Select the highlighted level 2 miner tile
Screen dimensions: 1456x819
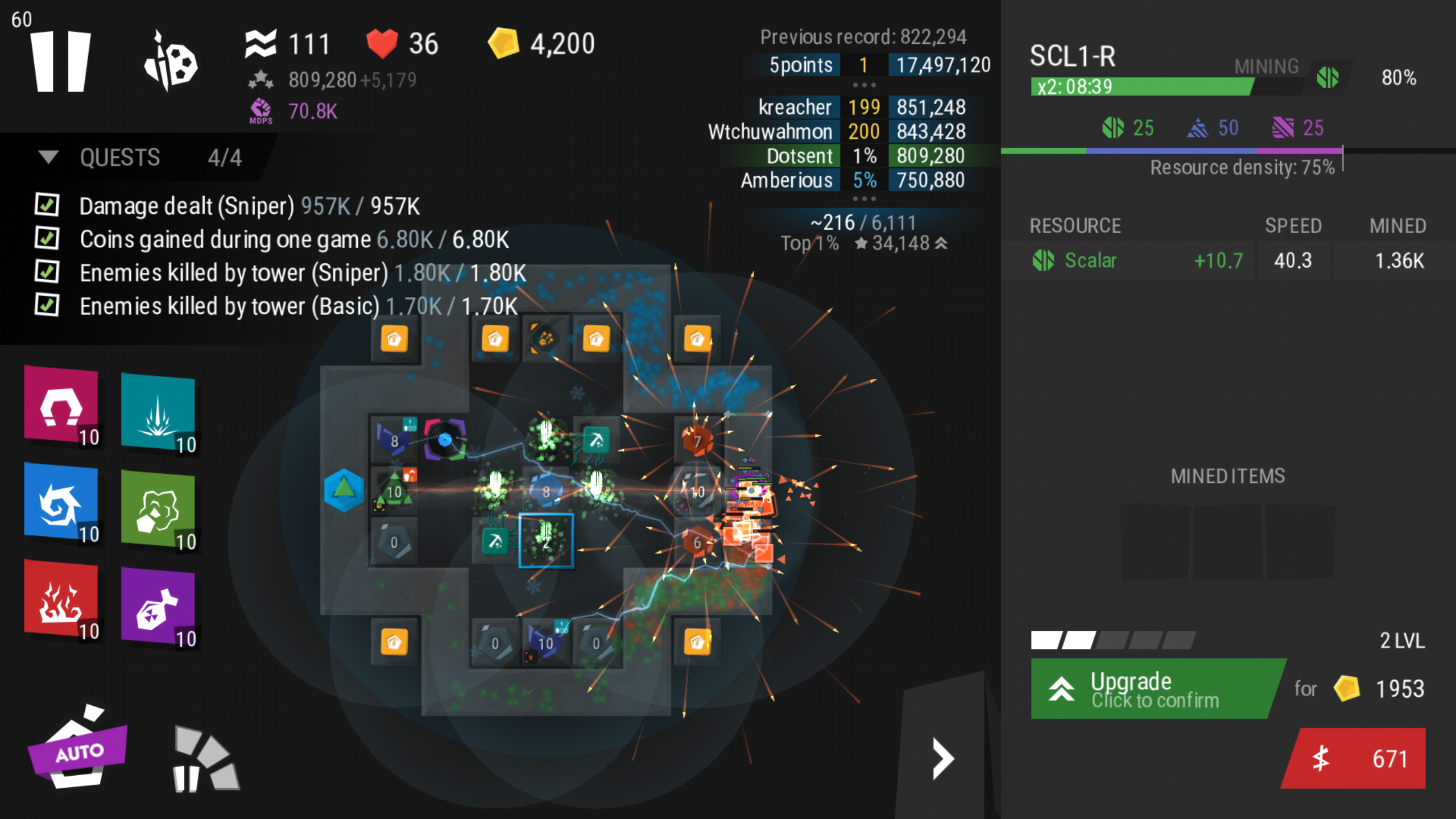(546, 541)
